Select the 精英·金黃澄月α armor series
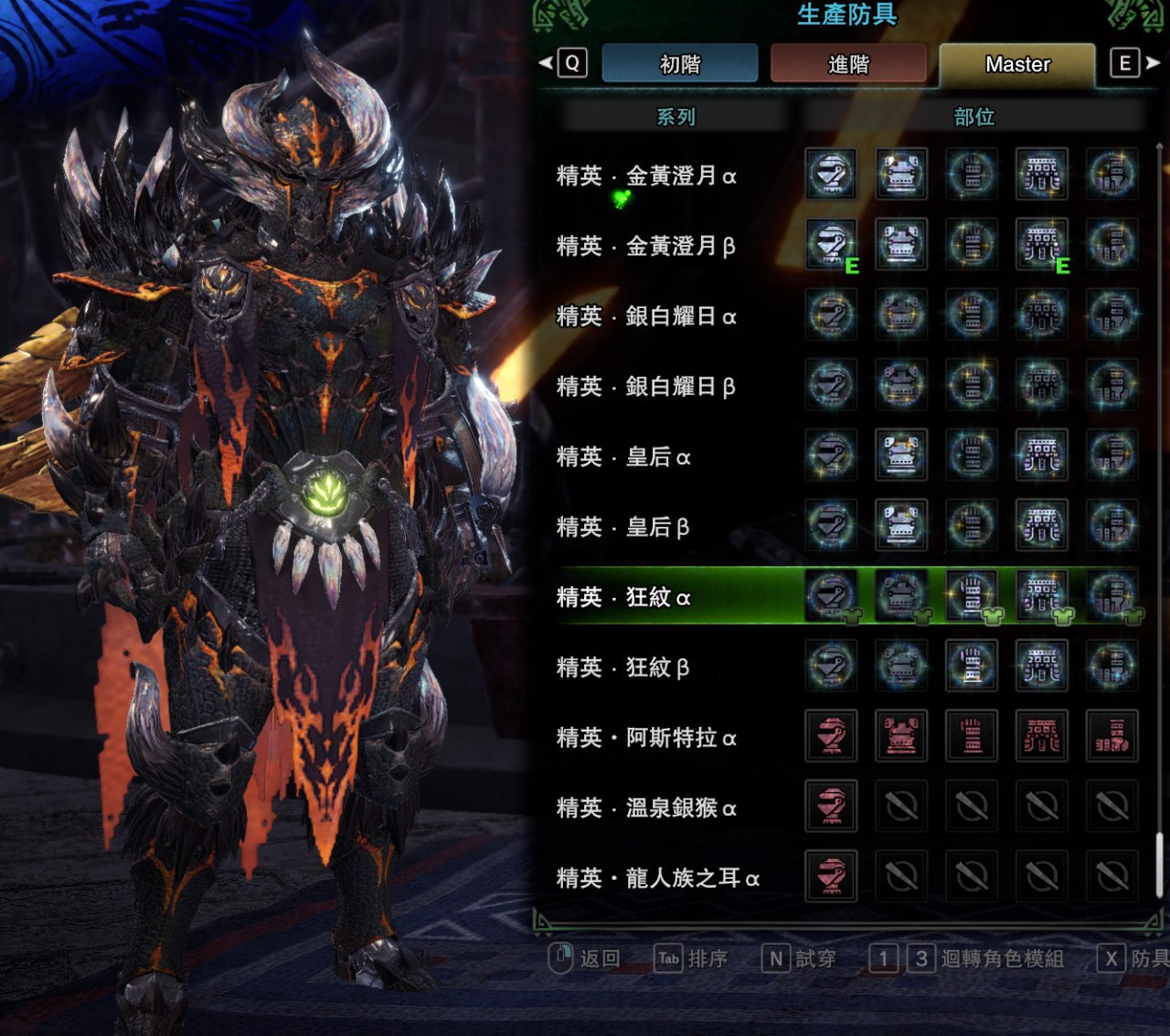 [x=646, y=176]
